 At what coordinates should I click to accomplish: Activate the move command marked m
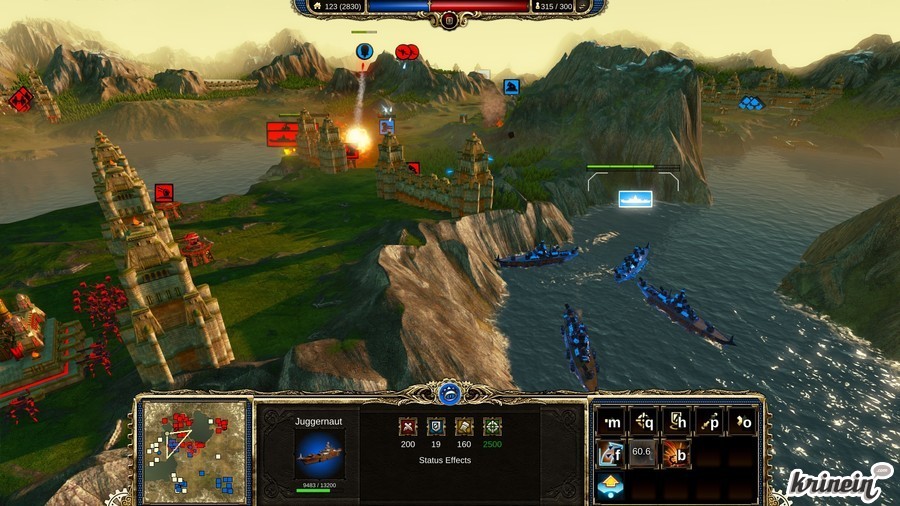612,421
